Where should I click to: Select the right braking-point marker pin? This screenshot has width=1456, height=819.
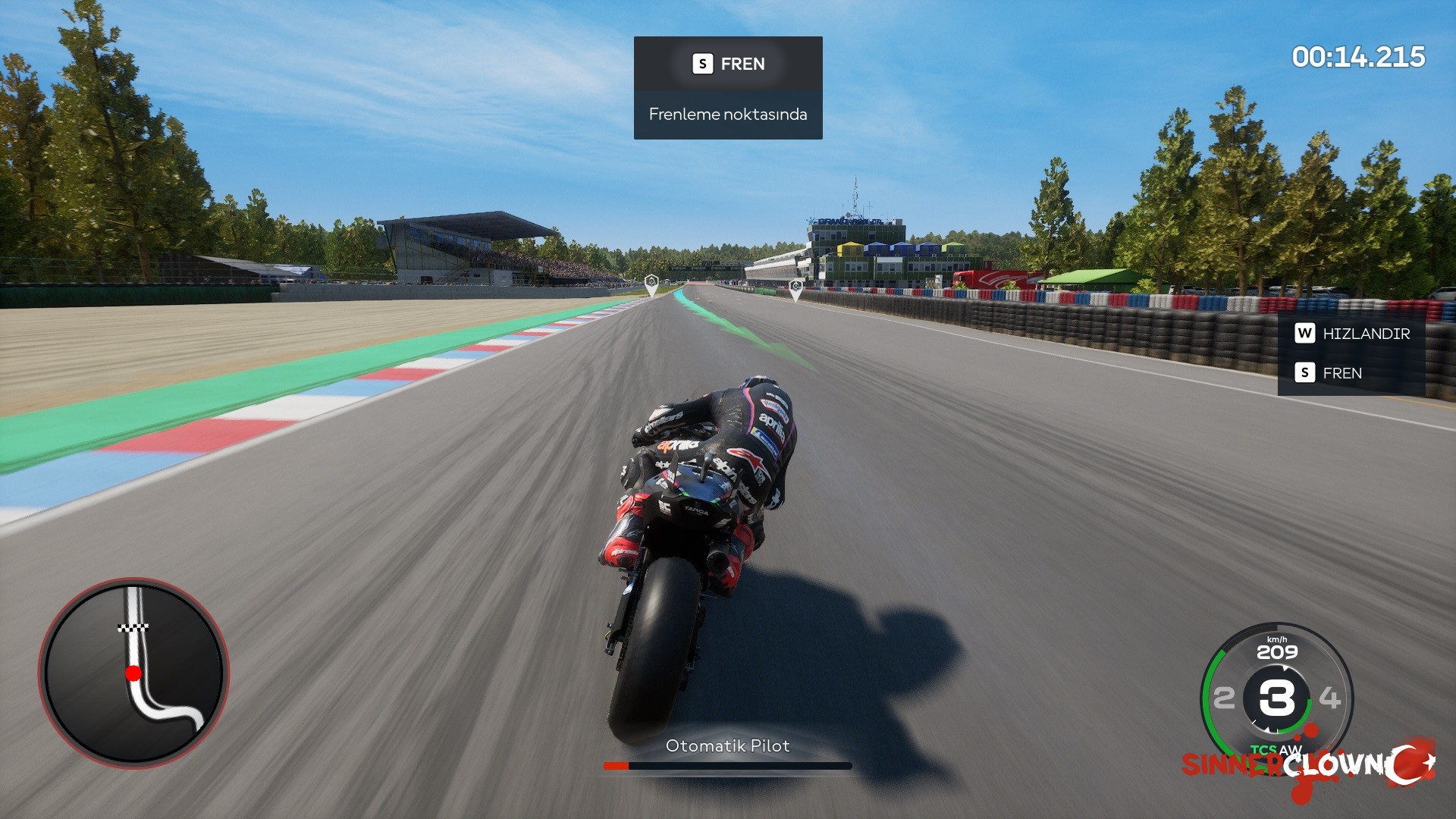pyautogui.click(x=795, y=287)
